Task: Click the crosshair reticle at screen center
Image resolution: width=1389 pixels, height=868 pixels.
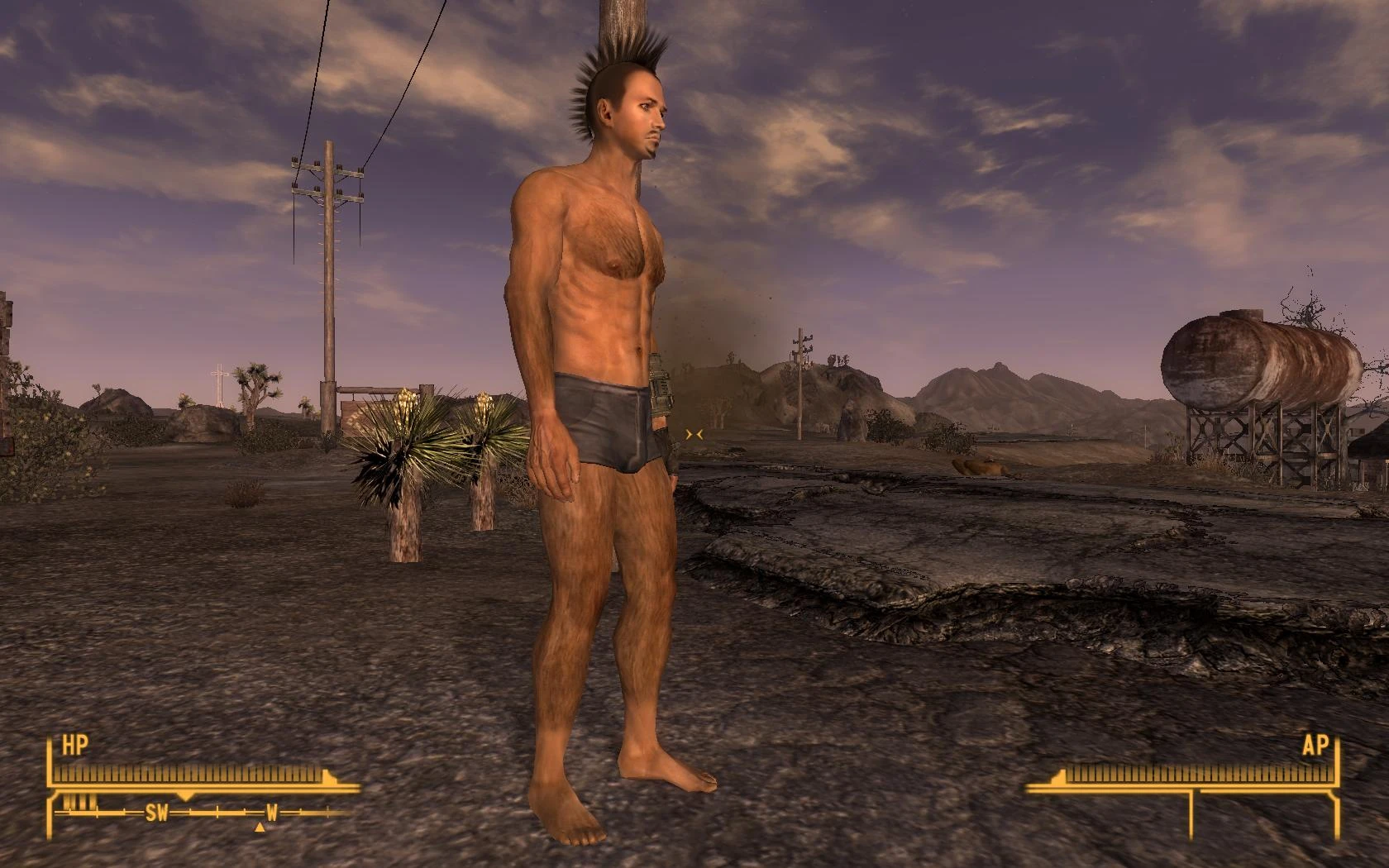Action: coord(694,433)
